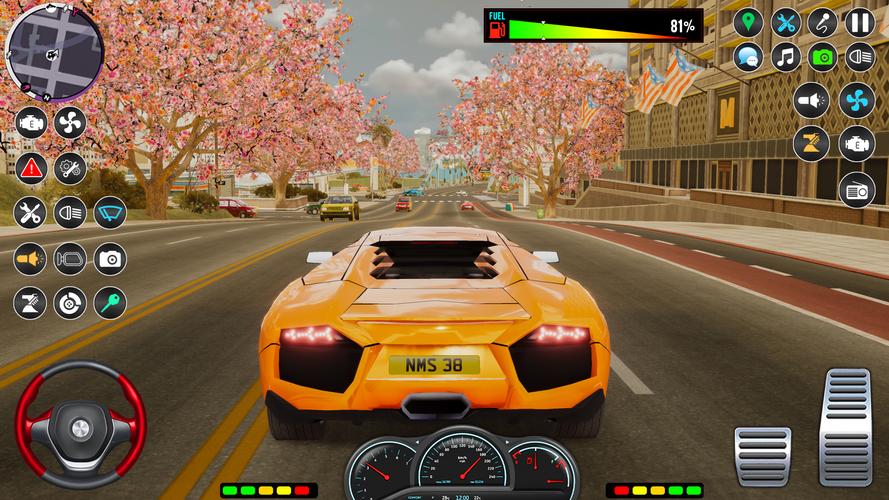The height and width of the screenshot is (500, 889).
Task: Open the gear and wrench settings icon
Action: (70, 167)
